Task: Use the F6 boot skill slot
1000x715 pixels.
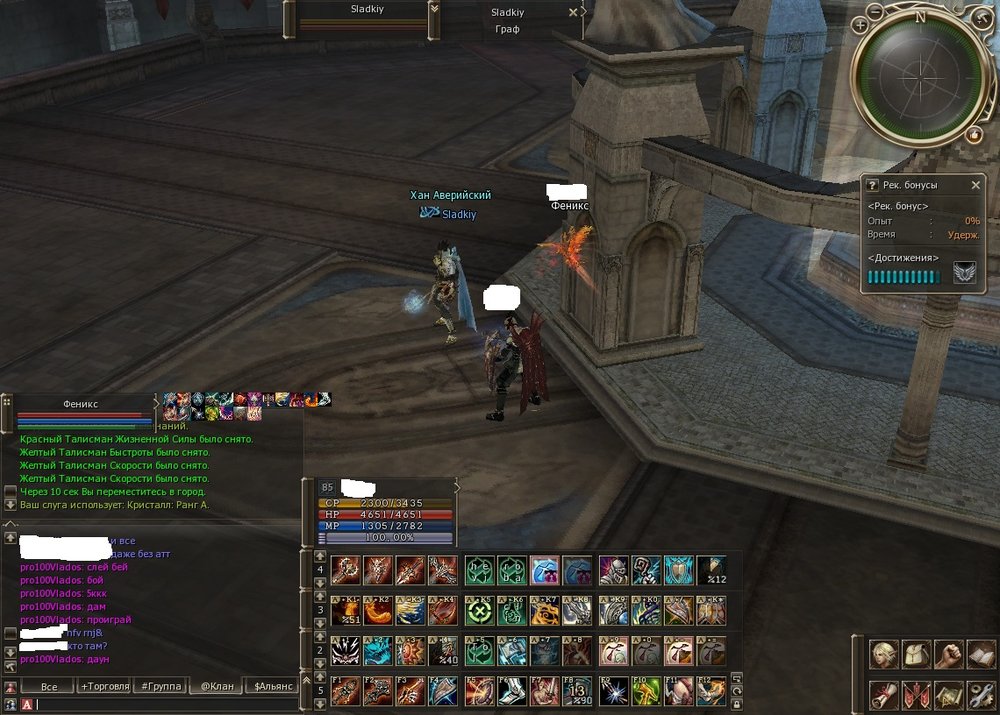Action: click(511, 690)
